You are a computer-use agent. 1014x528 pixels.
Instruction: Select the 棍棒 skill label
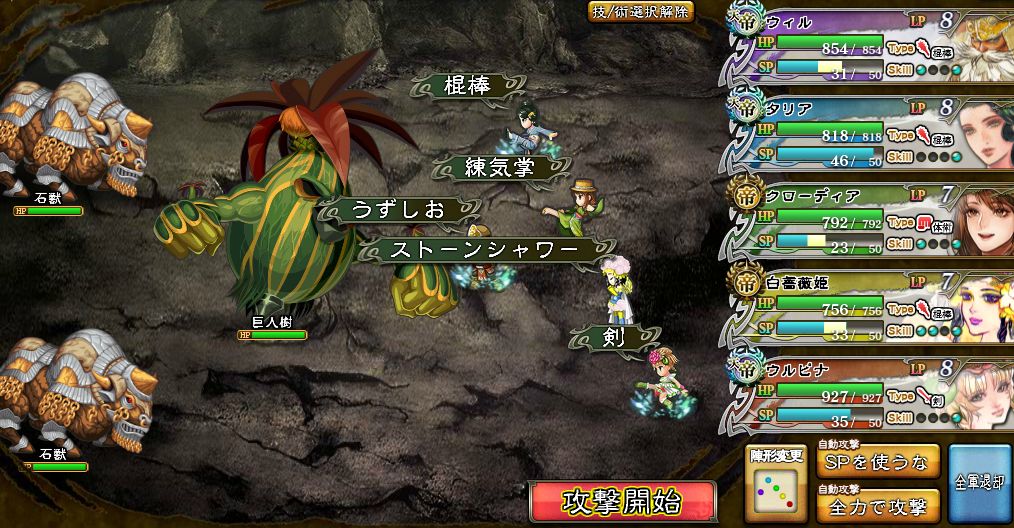[x=467, y=86]
